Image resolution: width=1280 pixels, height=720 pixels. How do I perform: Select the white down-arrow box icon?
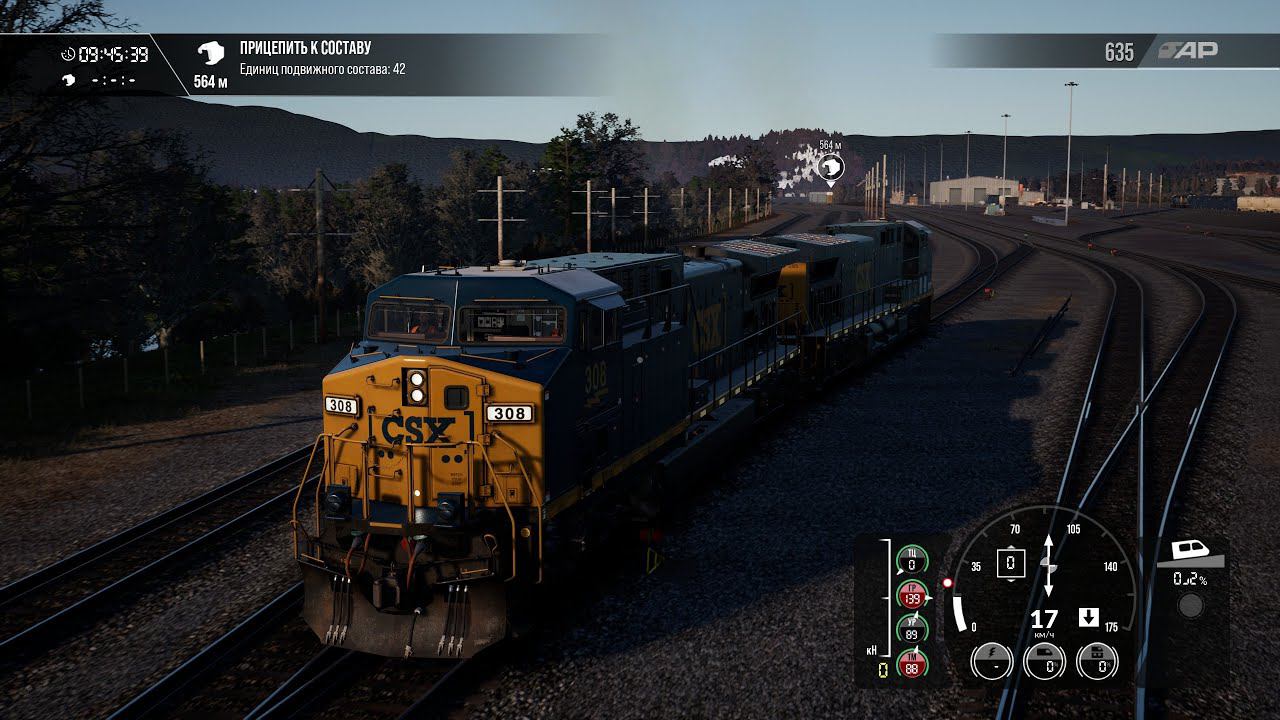click(1089, 617)
